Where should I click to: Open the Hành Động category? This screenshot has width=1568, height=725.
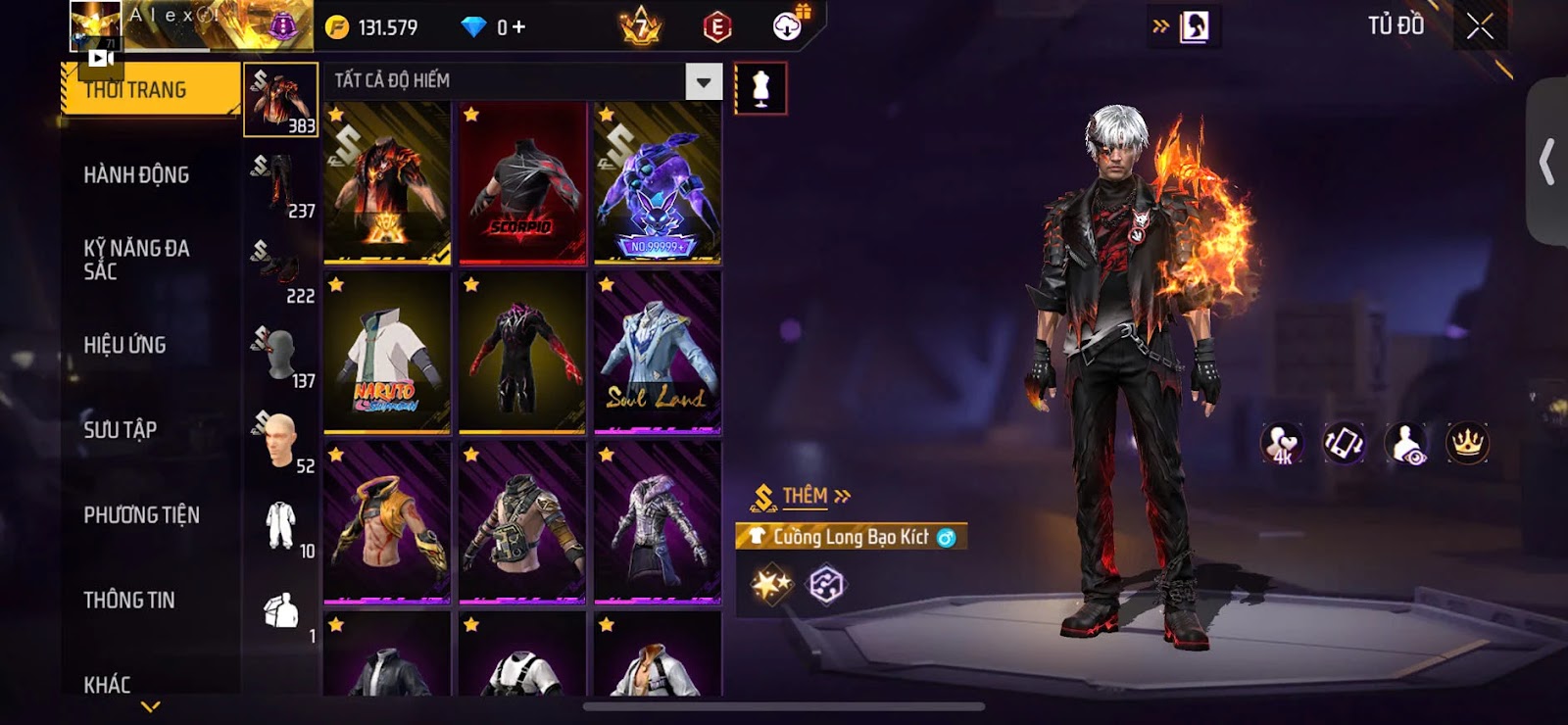tap(136, 175)
